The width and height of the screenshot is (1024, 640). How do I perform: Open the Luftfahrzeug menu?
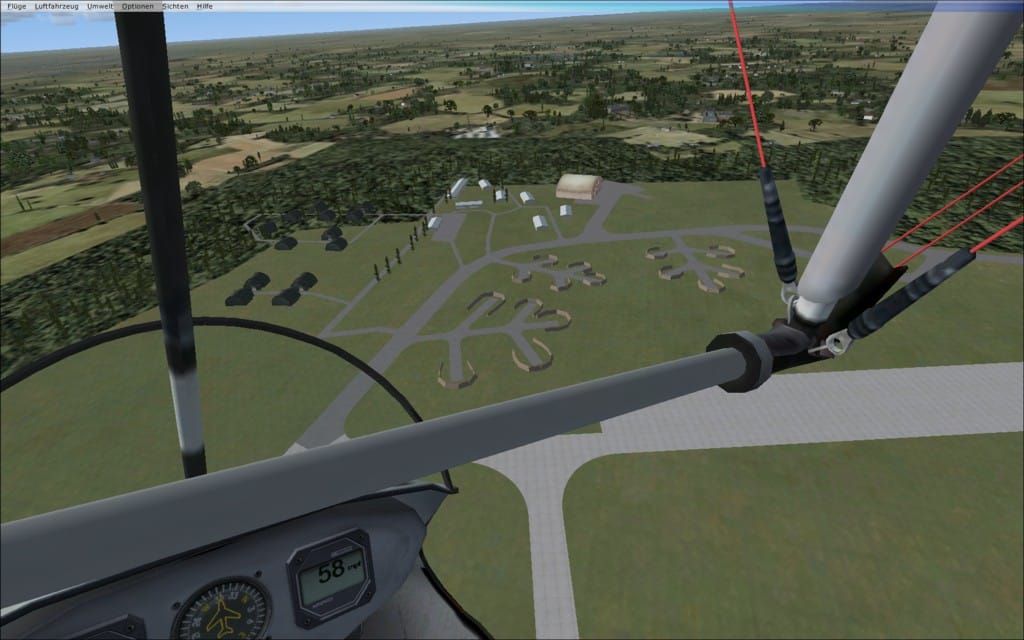coord(56,6)
